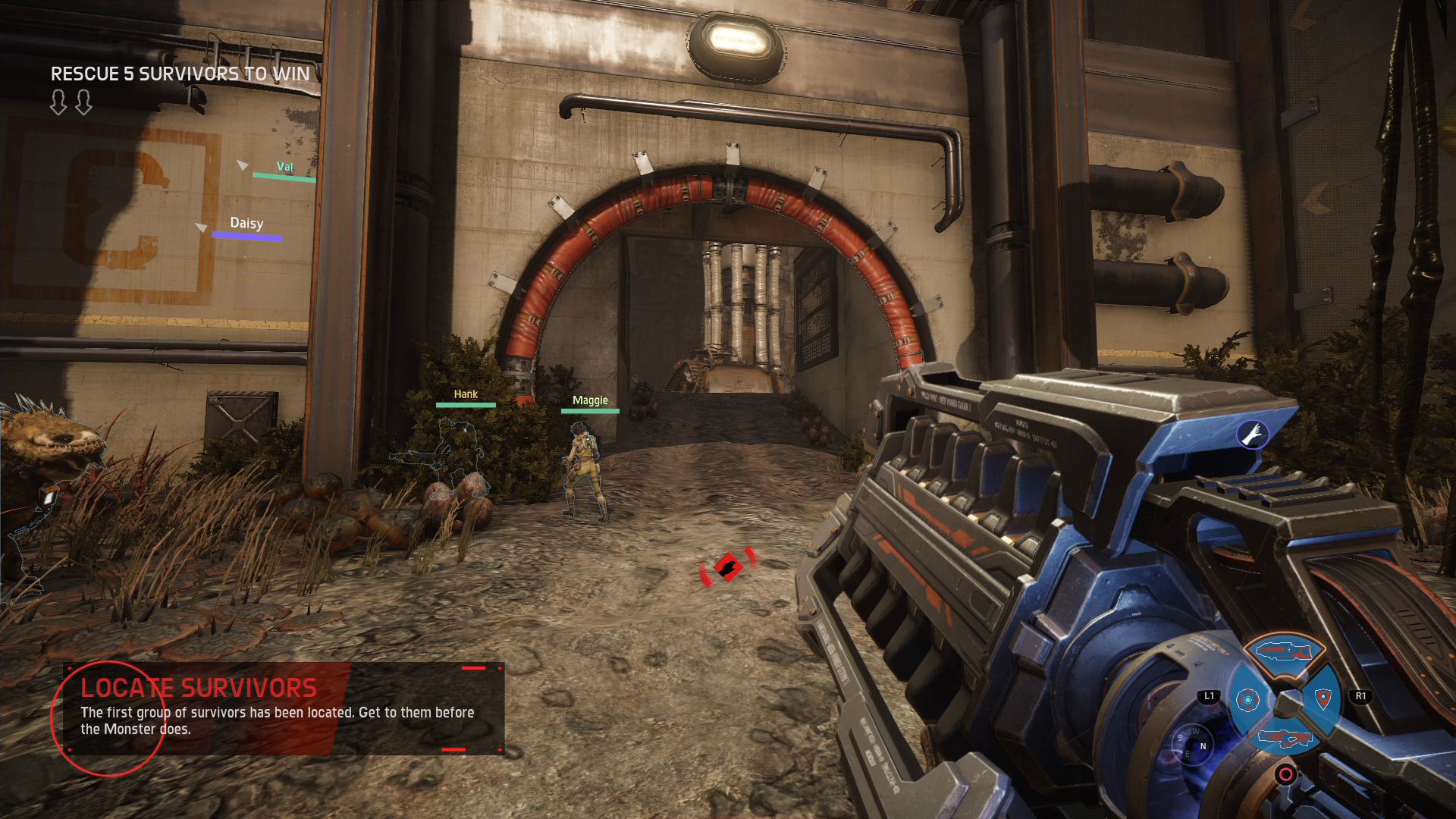Select the top weapon in the wheel
The height and width of the screenshot is (819, 1456).
(1285, 651)
